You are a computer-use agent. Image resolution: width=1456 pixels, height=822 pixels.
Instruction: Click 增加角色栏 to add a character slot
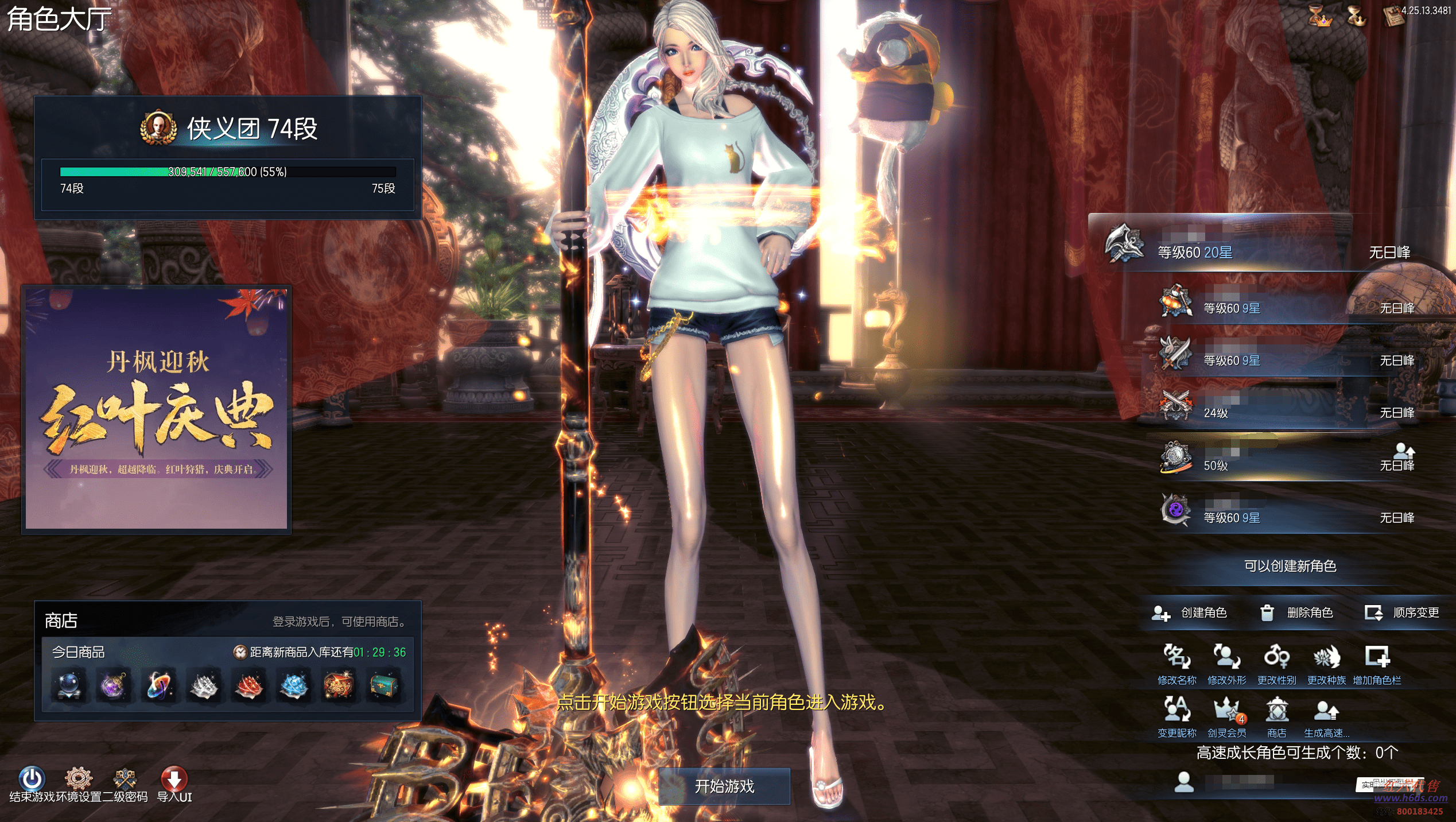tap(1377, 658)
